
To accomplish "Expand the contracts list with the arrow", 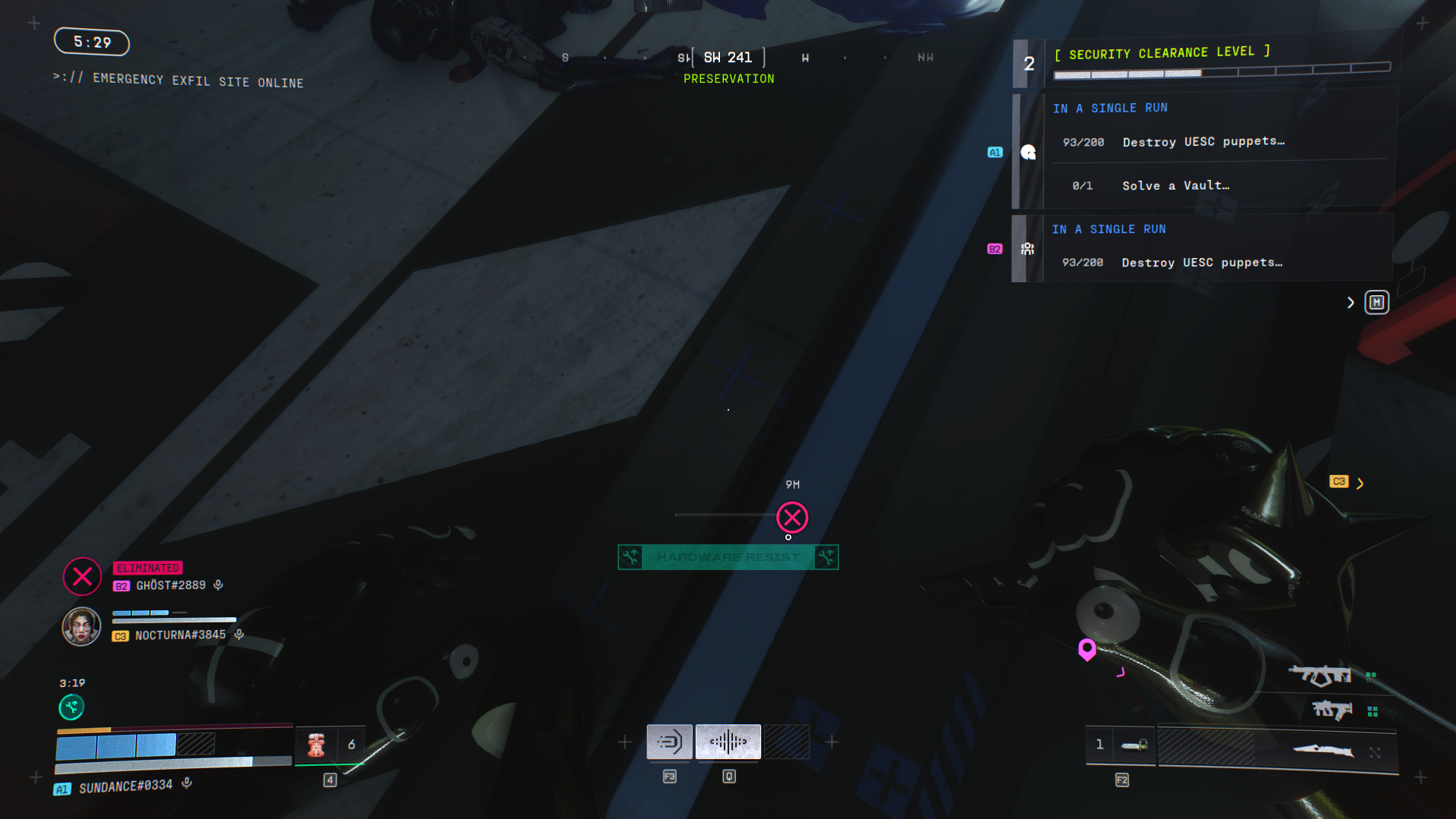I will tap(1351, 303).
